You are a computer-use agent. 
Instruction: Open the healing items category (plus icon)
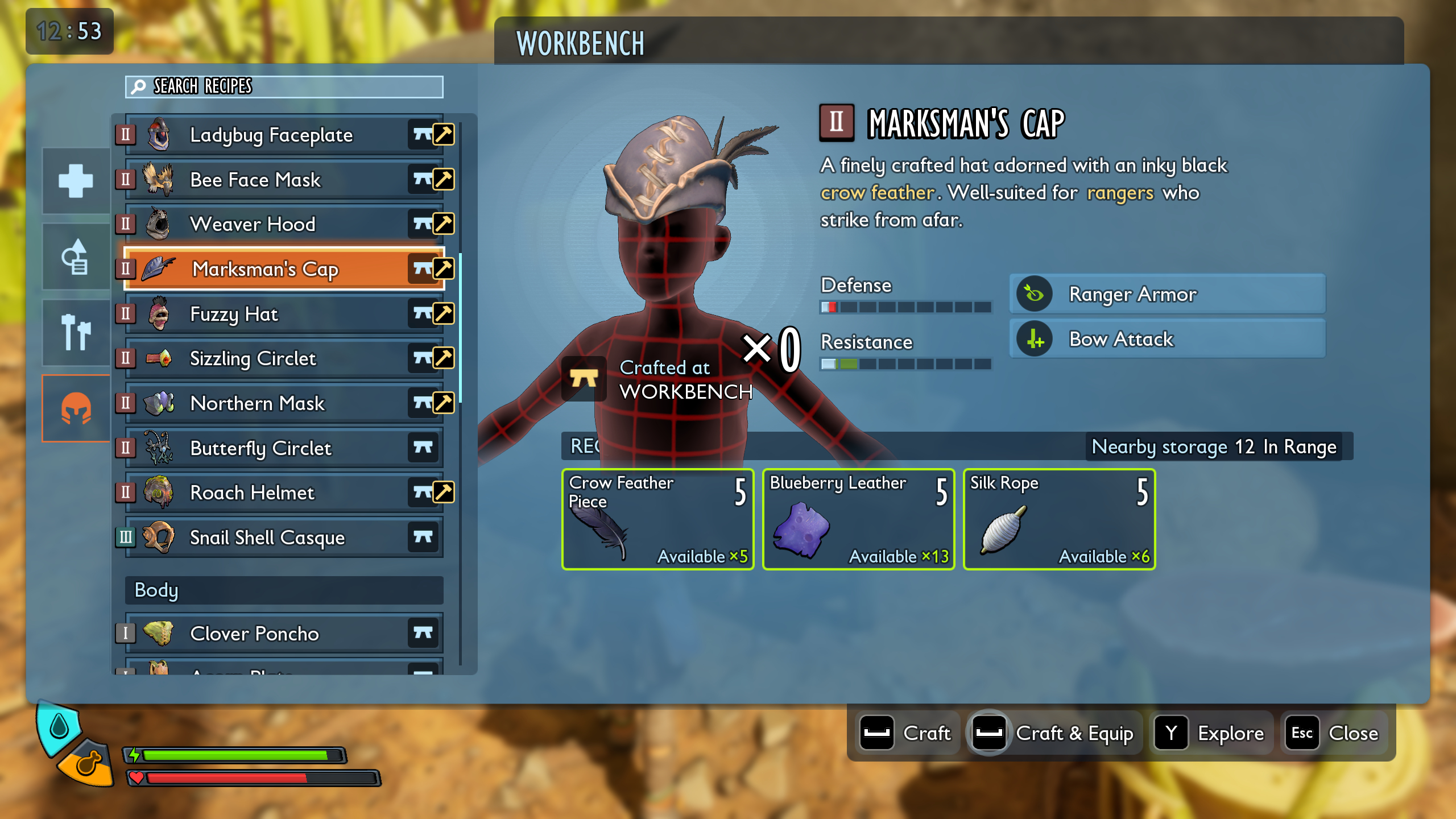pos(76,181)
